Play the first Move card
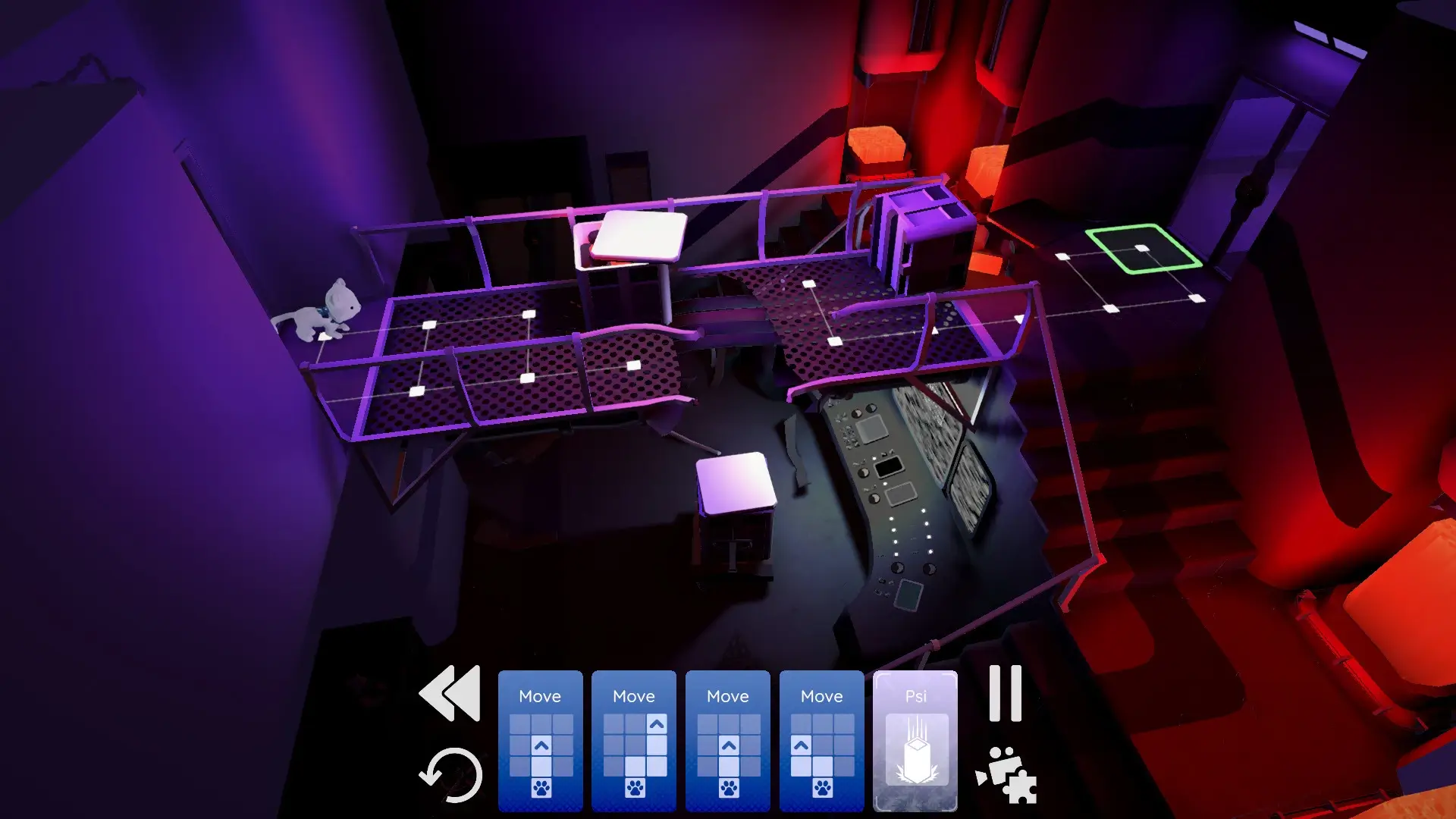The width and height of the screenshot is (1456, 819). [x=541, y=696]
